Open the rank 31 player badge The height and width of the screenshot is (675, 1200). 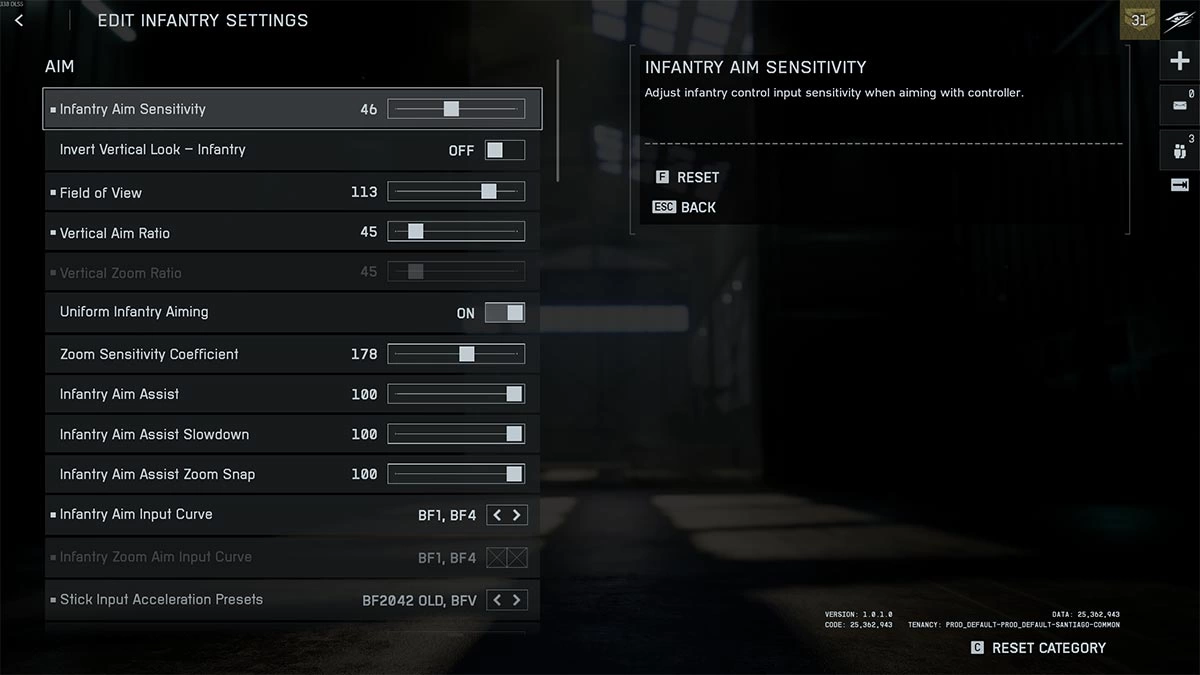pyautogui.click(x=1139, y=20)
